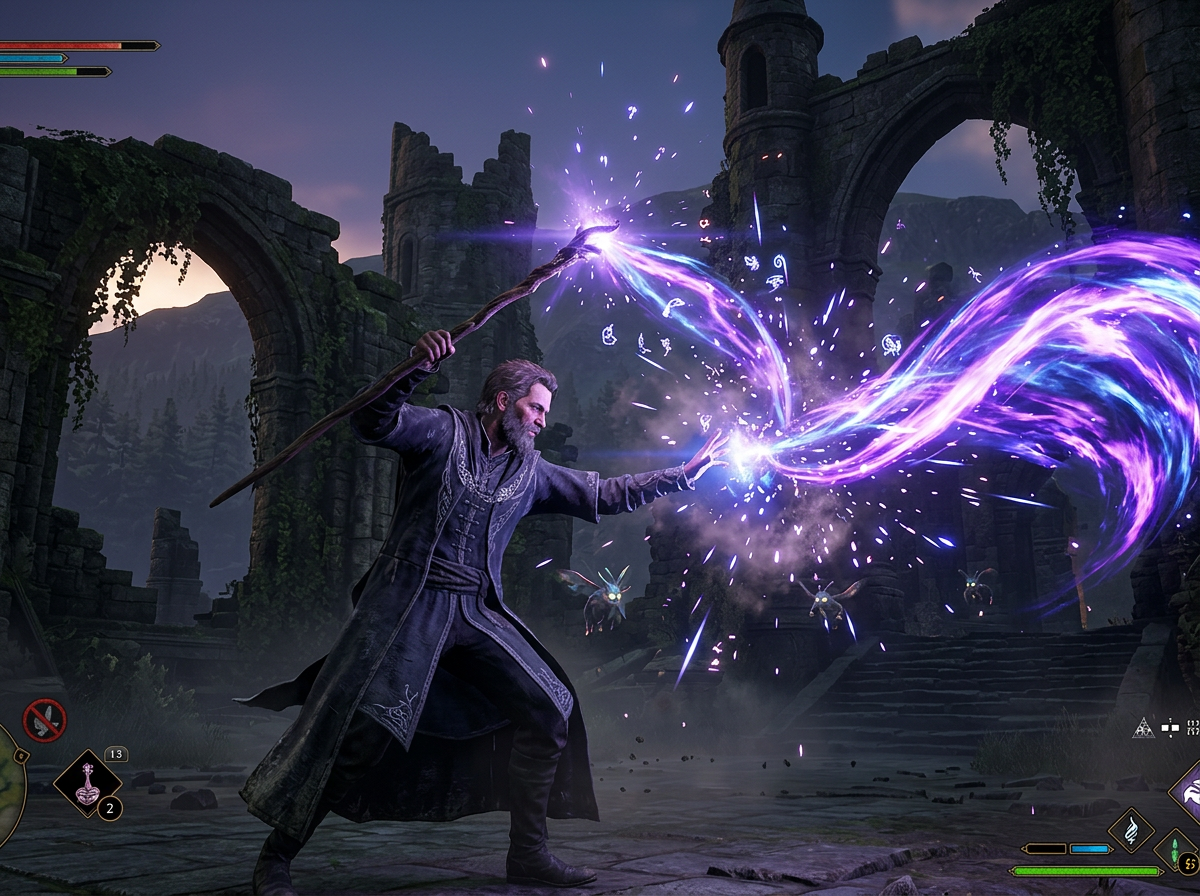Click the red crossed-out bird status icon

click(x=45, y=720)
